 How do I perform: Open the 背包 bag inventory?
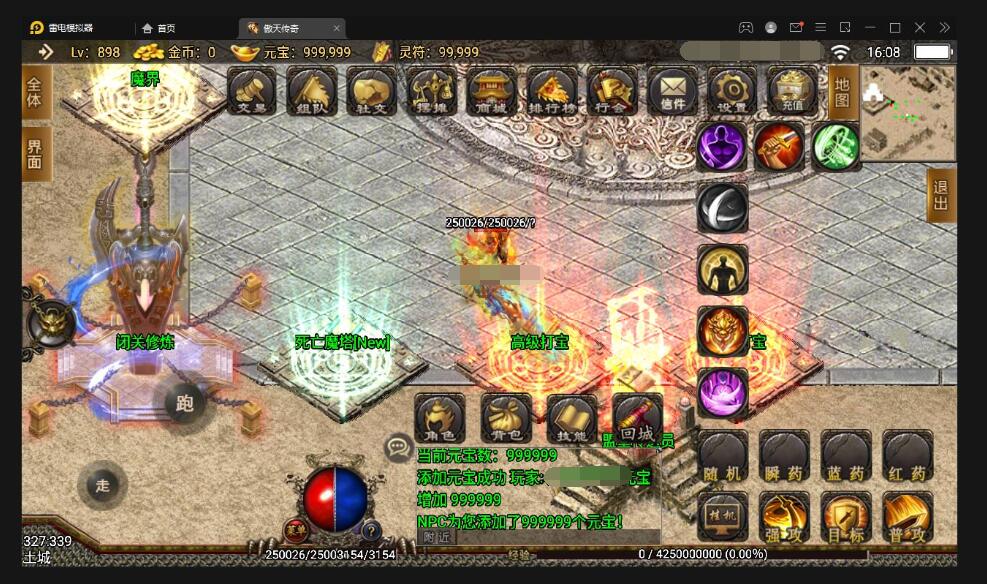pos(506,419)
